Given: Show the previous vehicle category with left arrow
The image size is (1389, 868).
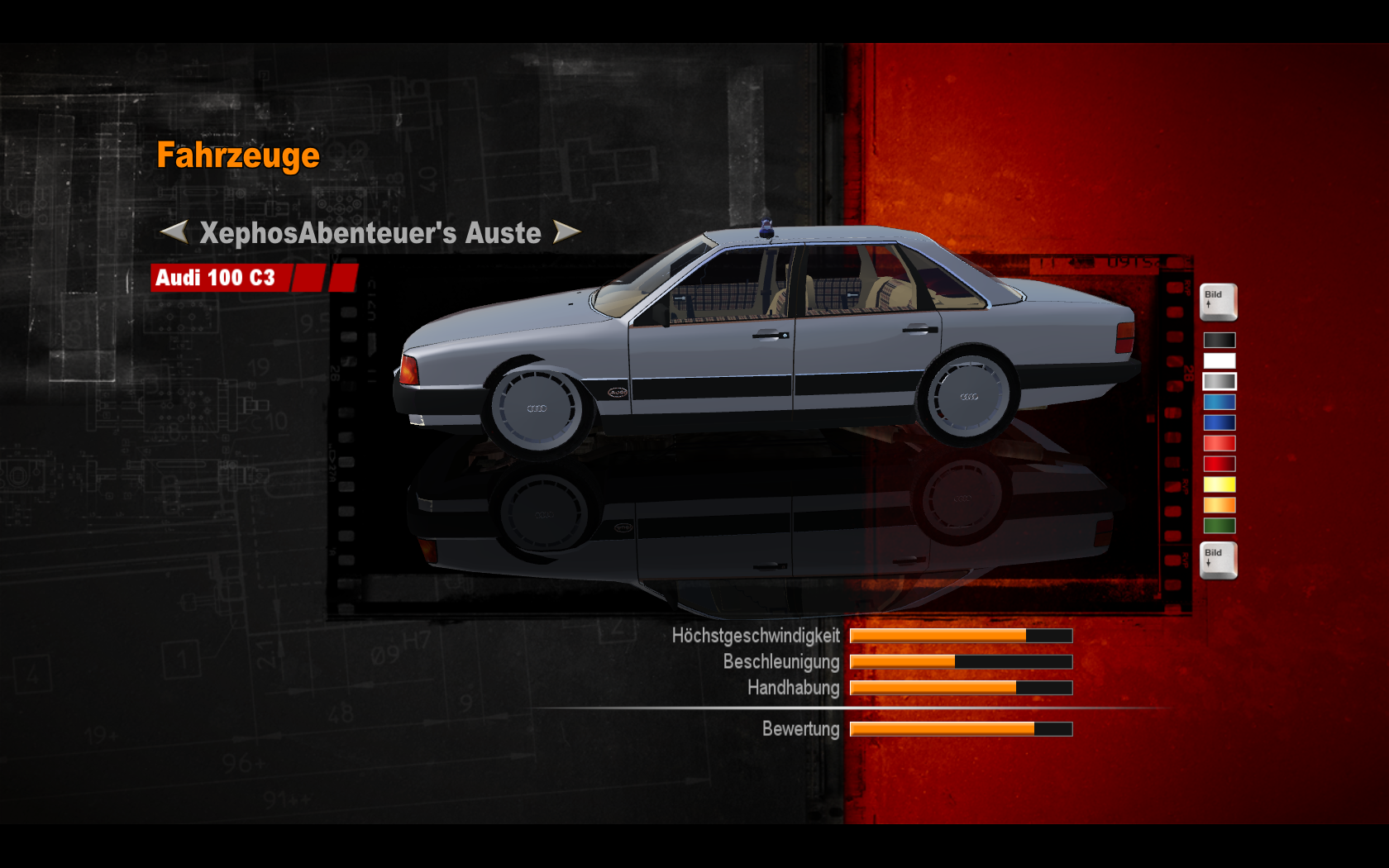Looking at the screenshot, I should [174, 232].
